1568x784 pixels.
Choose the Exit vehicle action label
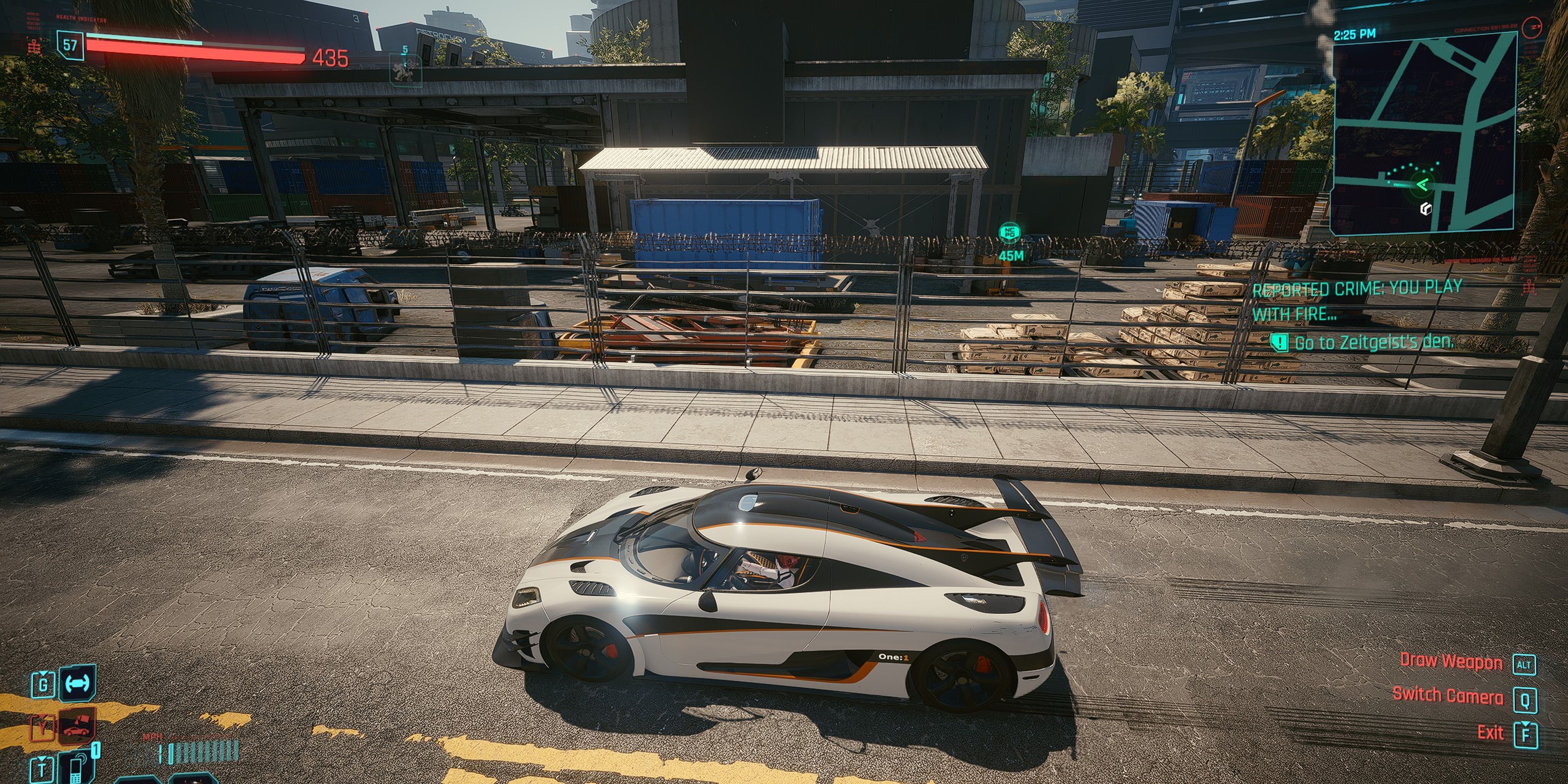click(x=1490, y=733)
